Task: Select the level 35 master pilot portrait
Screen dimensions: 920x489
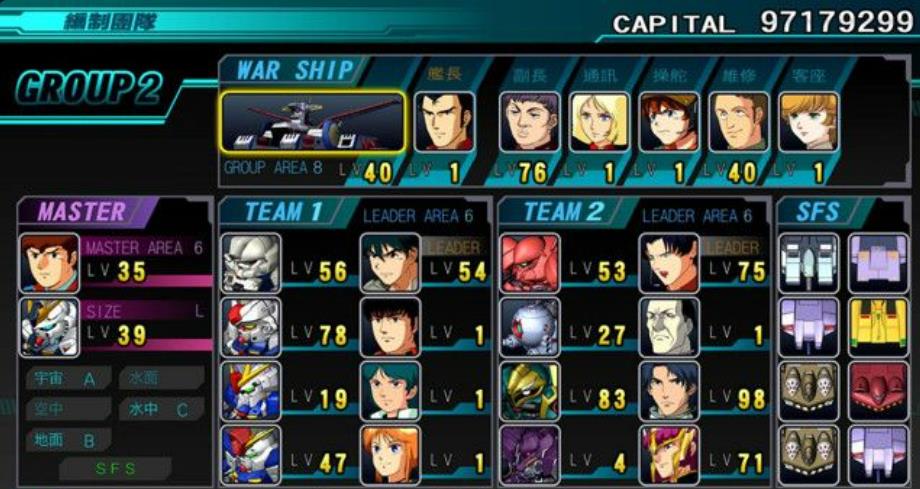Action: point(49,262)
